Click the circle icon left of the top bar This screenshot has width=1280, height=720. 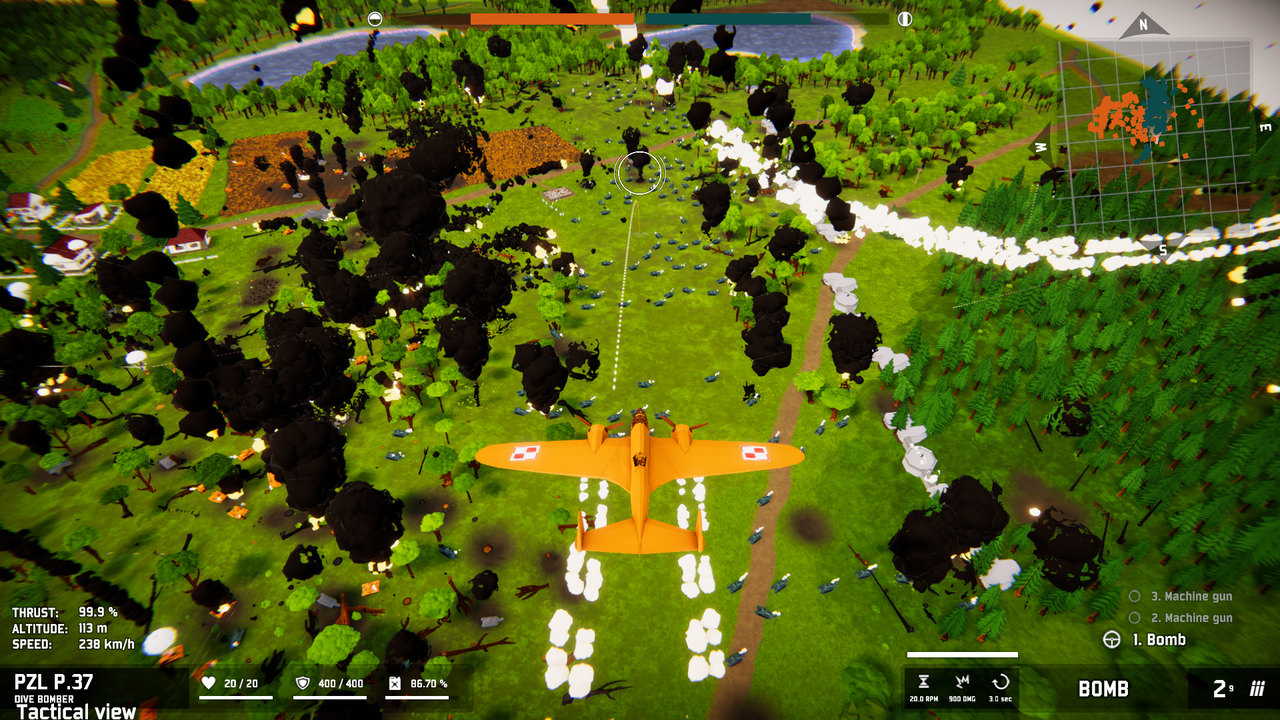pos(374,17)
